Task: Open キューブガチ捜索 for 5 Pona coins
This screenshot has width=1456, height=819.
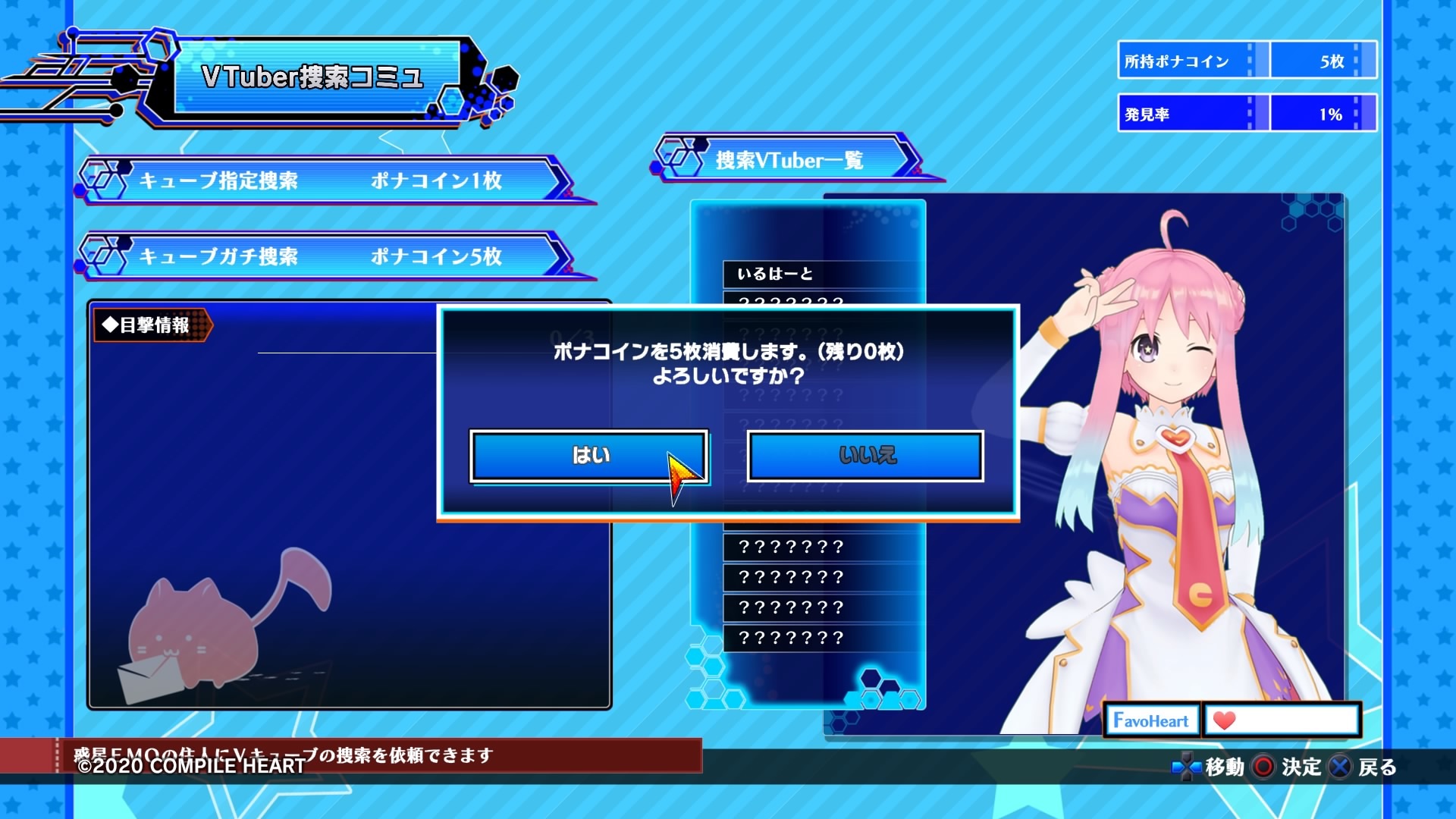Action: point(326,256)
